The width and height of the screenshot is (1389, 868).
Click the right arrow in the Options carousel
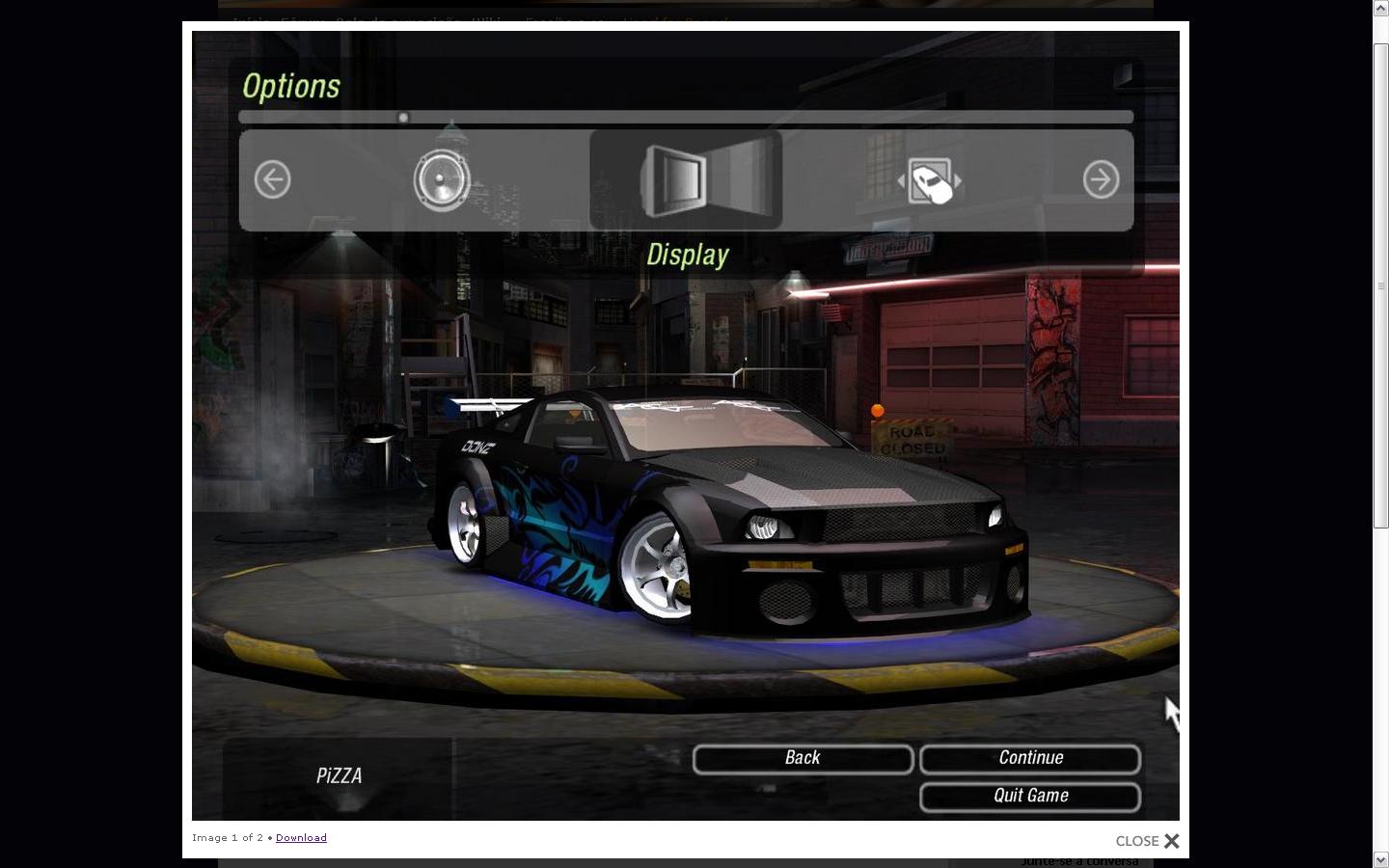click(x=1101, y=179)
